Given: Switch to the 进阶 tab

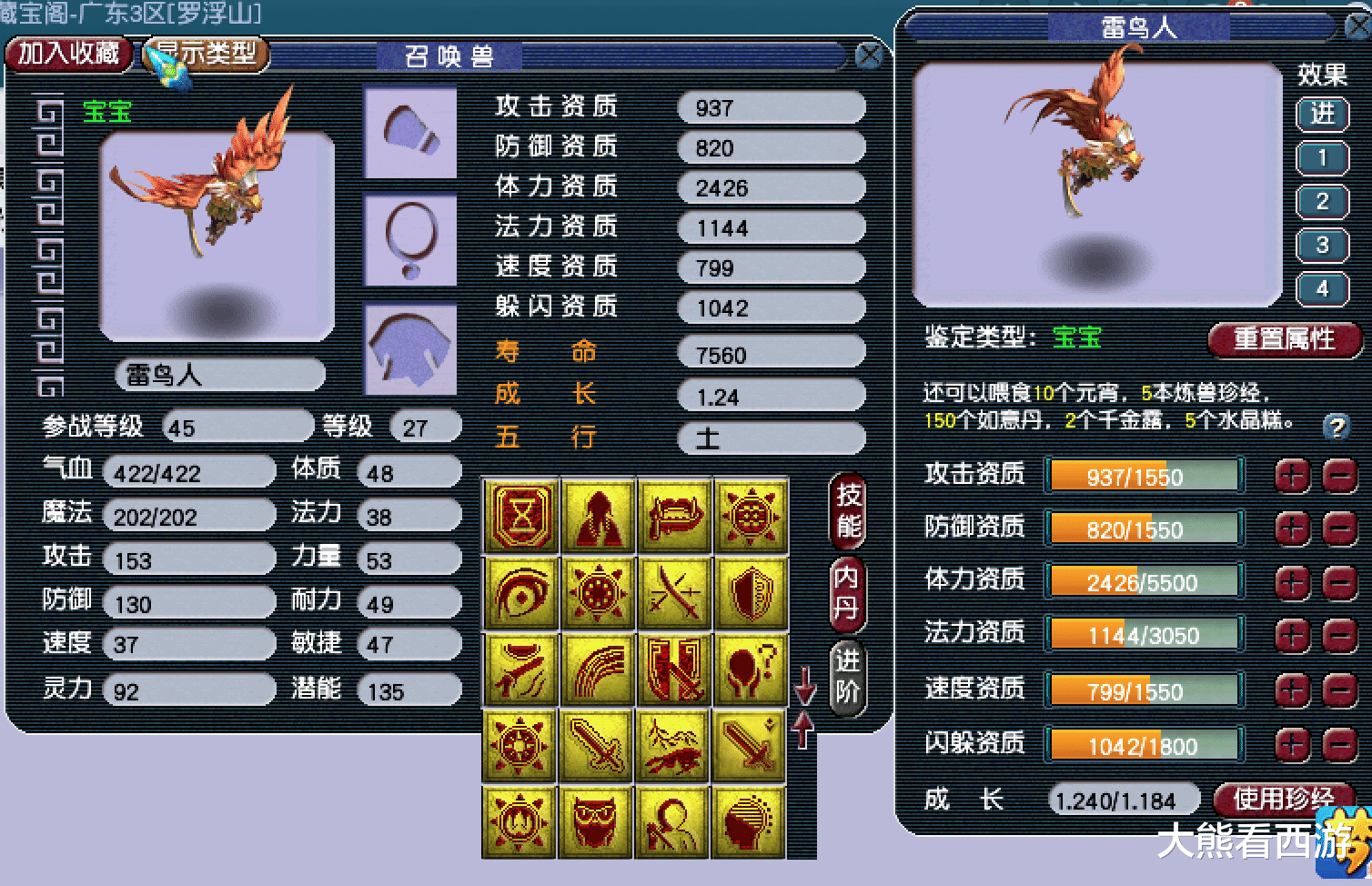Looking at the screenshot, I should [846, 678].
